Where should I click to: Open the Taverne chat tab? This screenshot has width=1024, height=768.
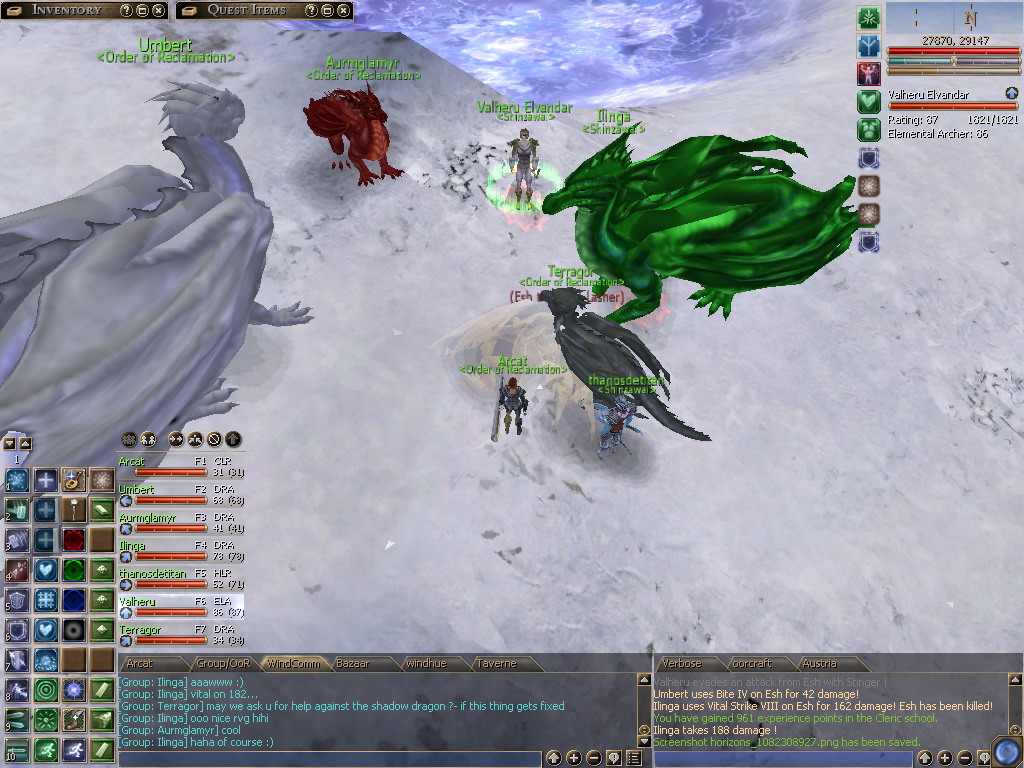coord(496,663)
